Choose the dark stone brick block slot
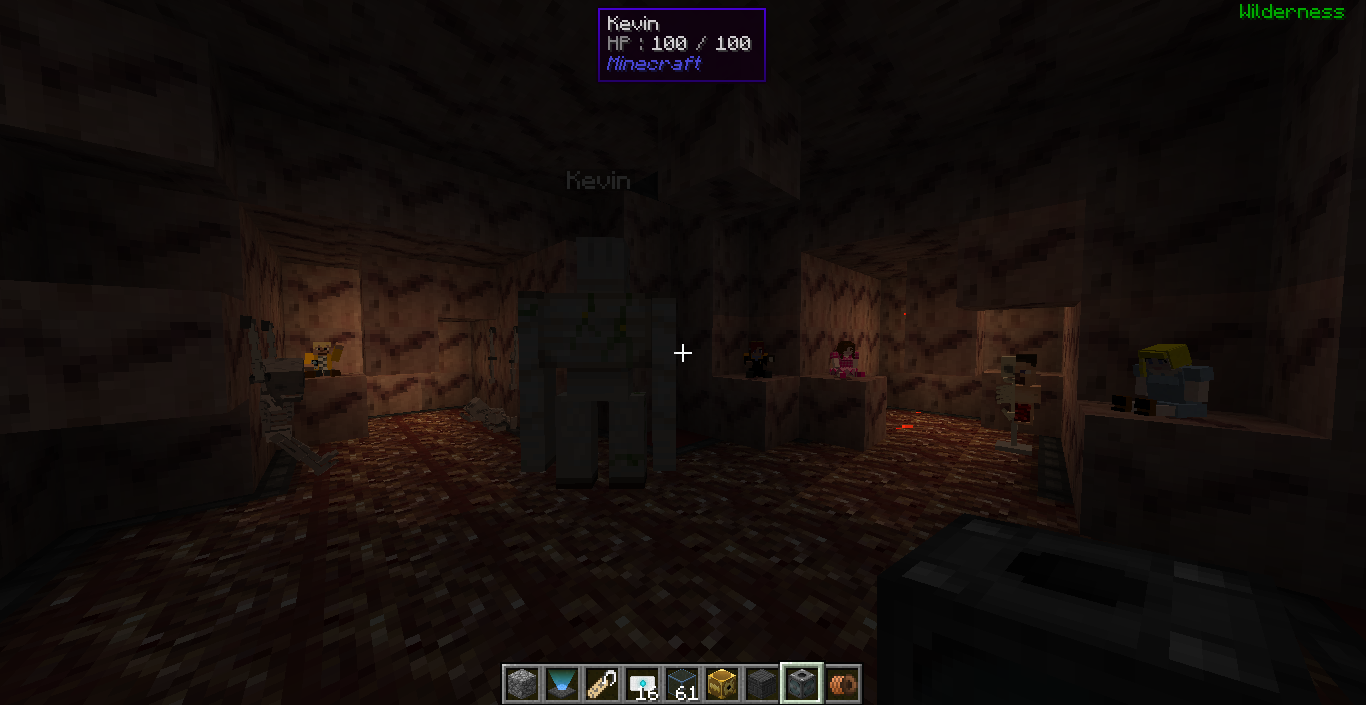This screenshot has height=705, width=1366. click(x=762, y=684)
